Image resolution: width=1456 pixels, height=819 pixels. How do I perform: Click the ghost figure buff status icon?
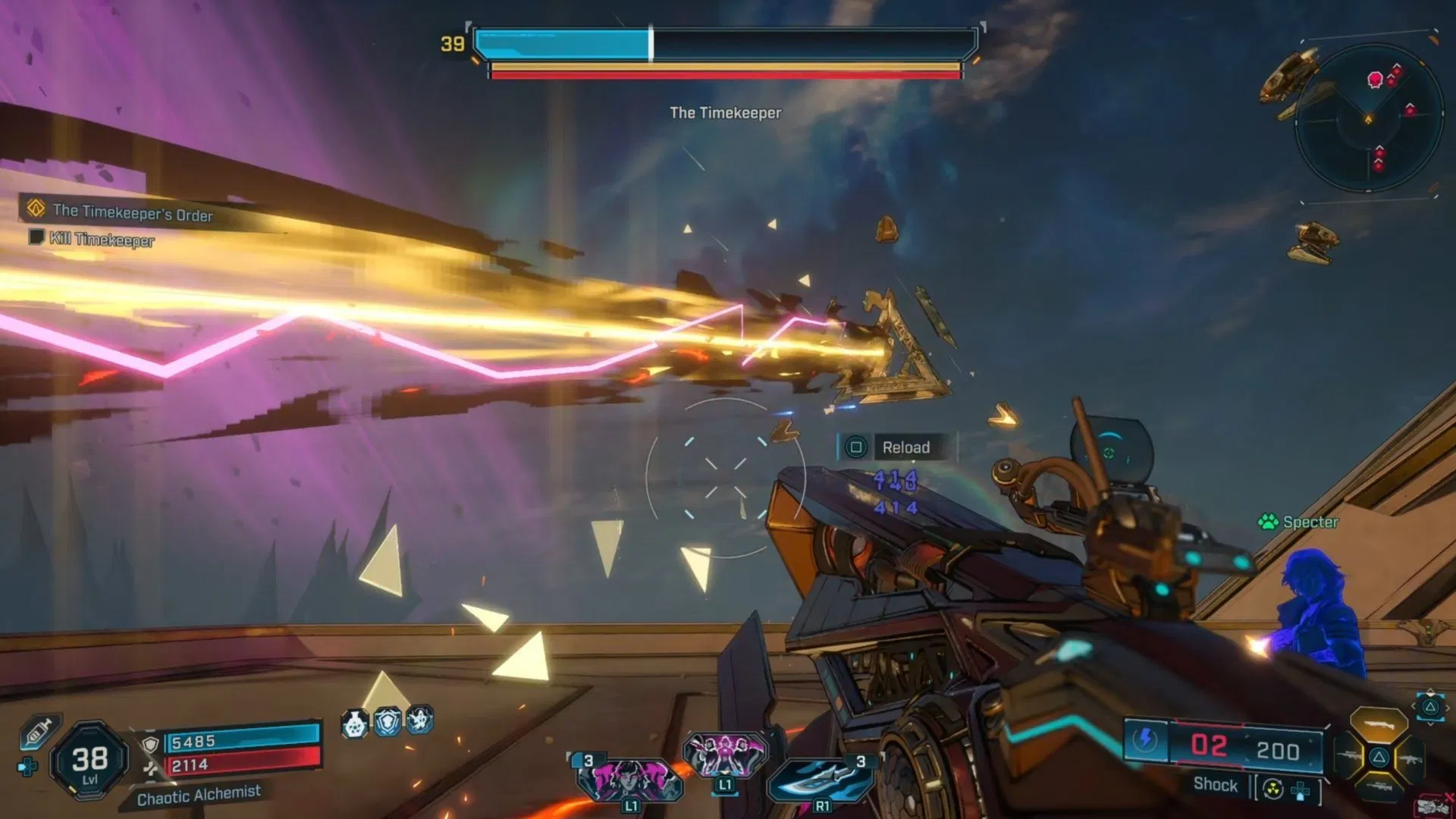[419, 719]
